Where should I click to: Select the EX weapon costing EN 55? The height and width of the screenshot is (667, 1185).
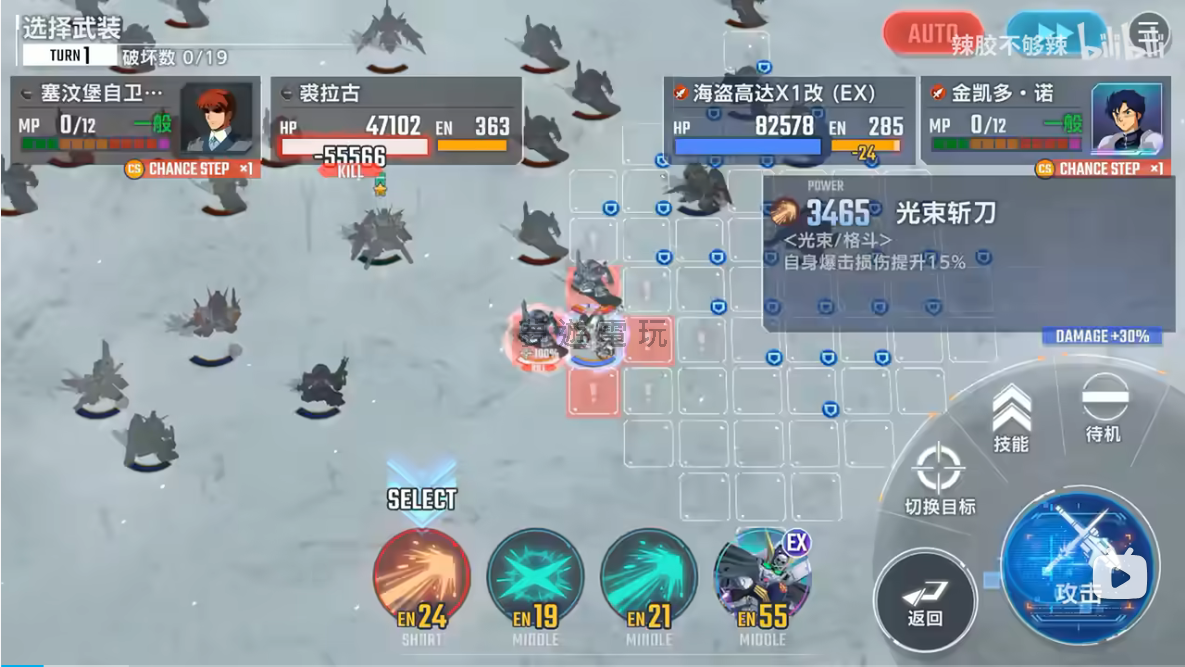(762, 580)
